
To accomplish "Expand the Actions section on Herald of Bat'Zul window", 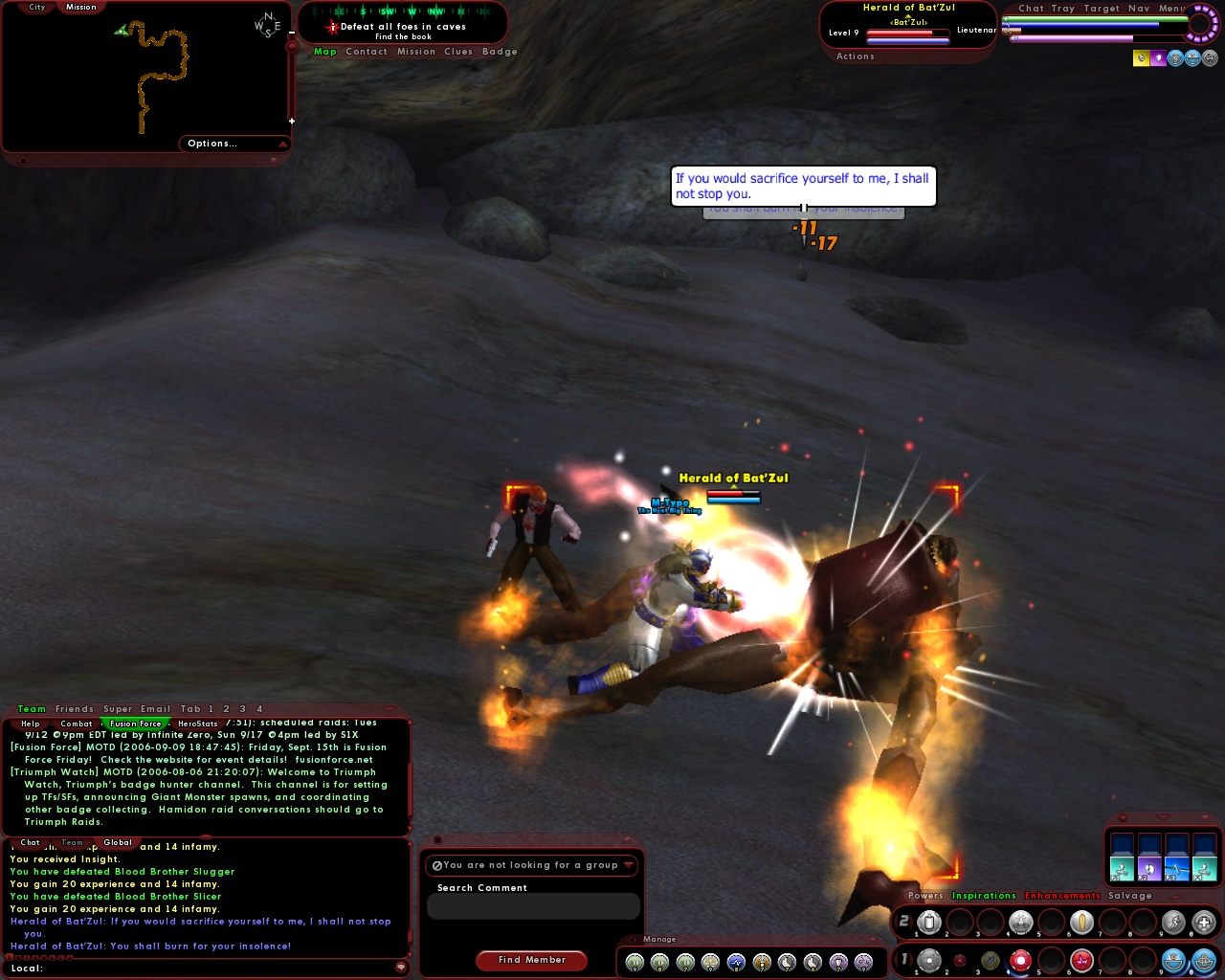I will [855, 56].
